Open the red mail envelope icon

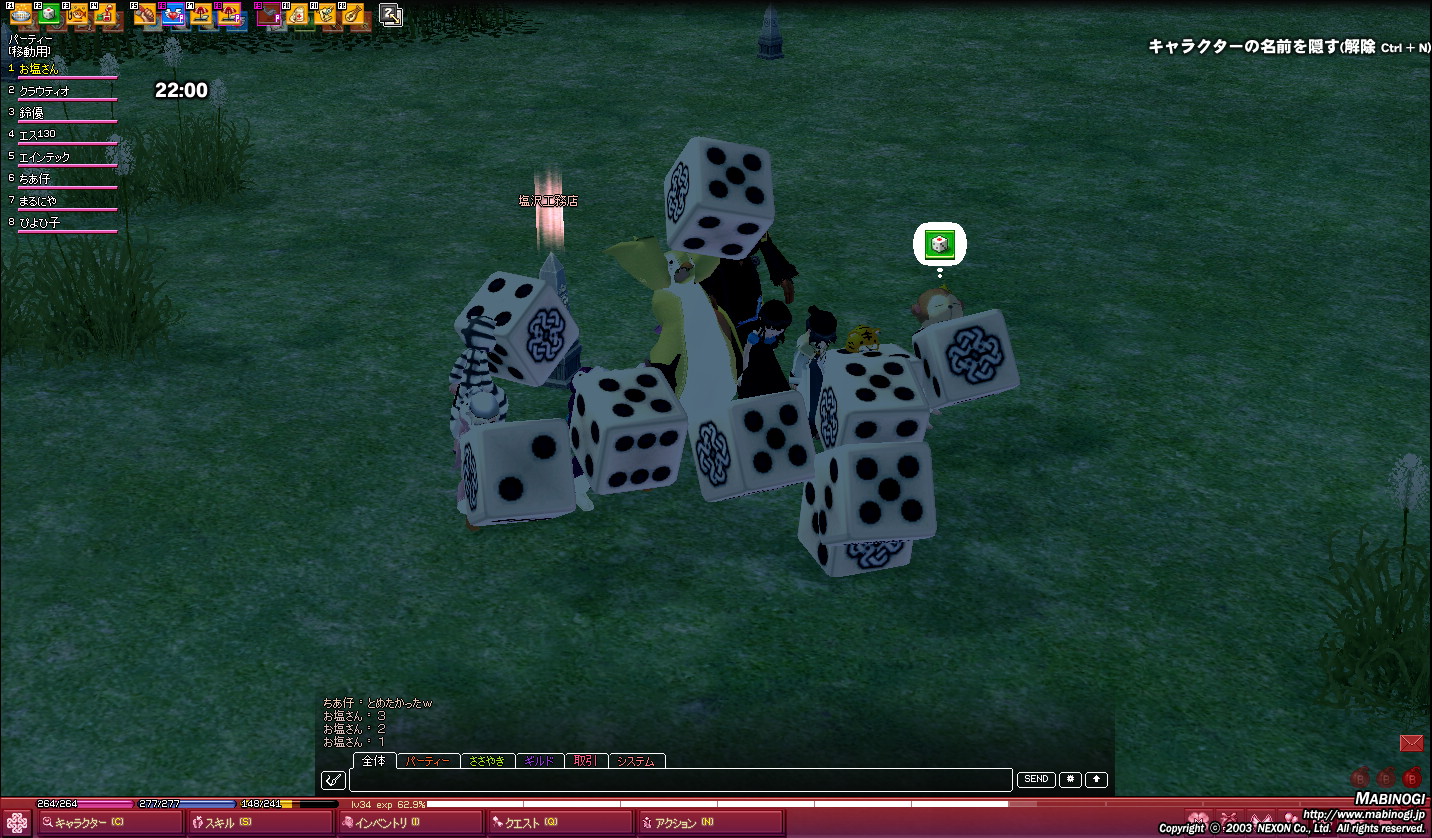(x=1410, y=743)
